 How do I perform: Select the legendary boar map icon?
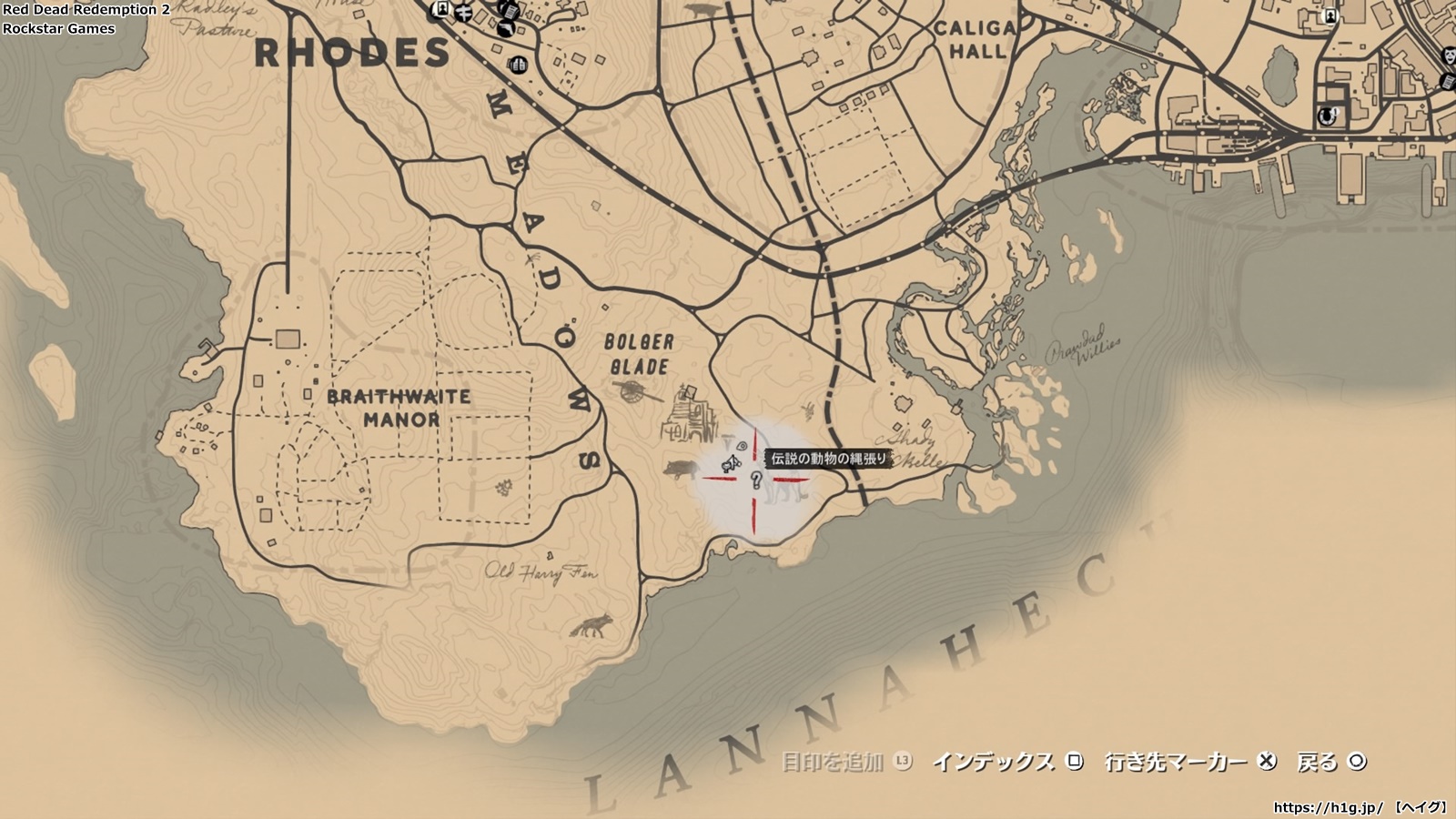tap(681, 469)
